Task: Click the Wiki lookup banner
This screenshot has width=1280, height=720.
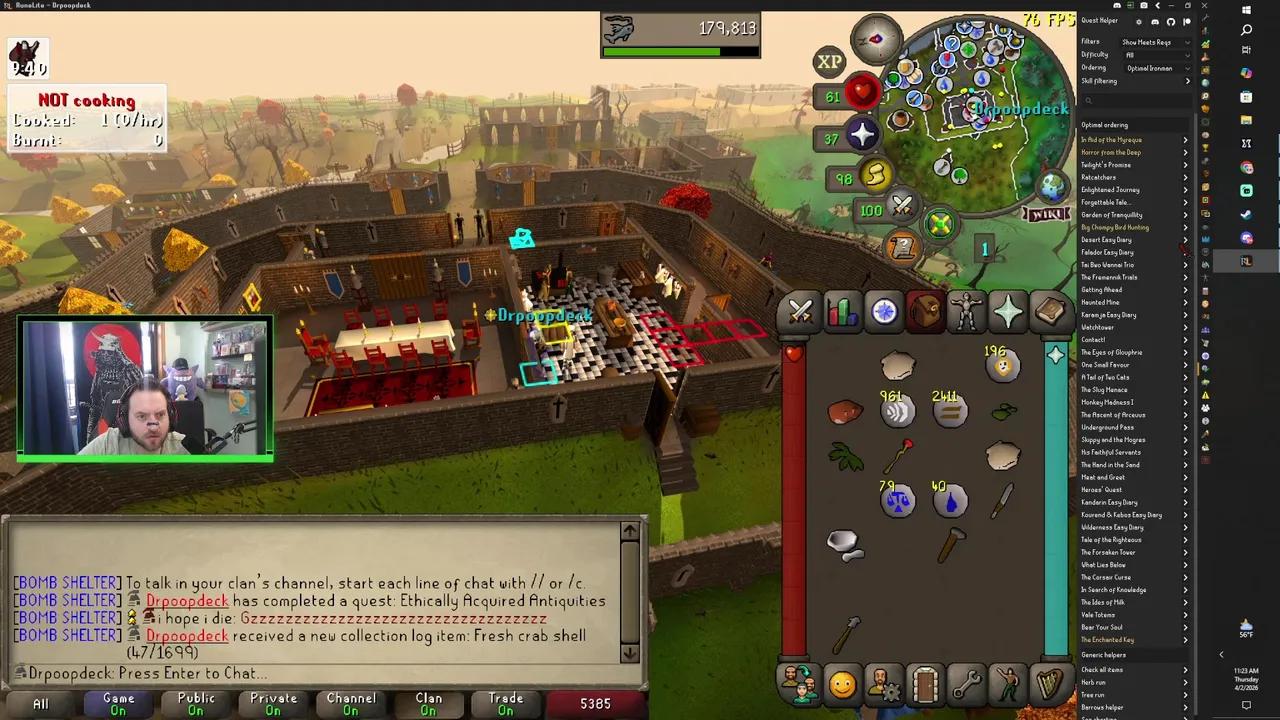Action: click(1044, 213)
